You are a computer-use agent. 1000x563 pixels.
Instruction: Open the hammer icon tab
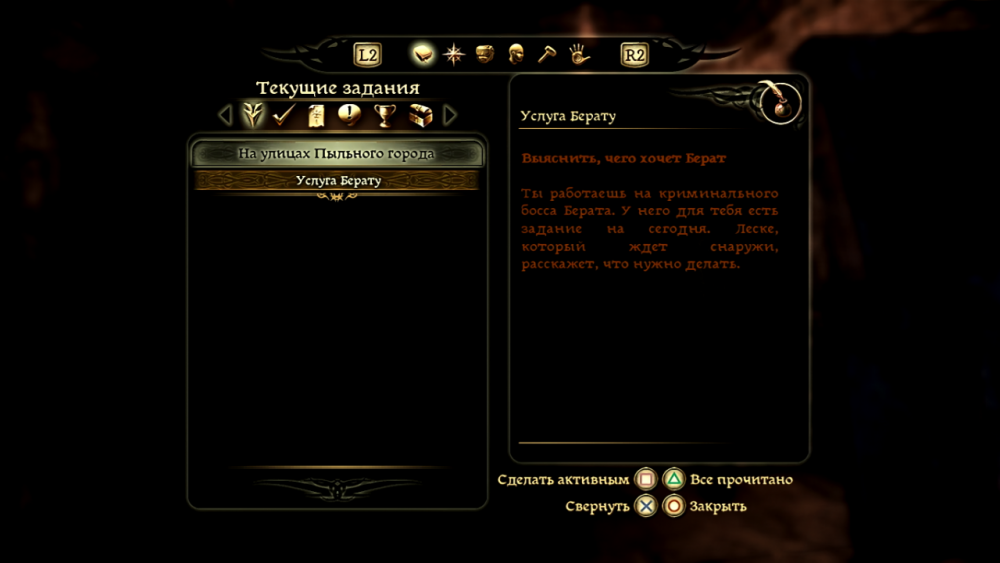point(546,54)
